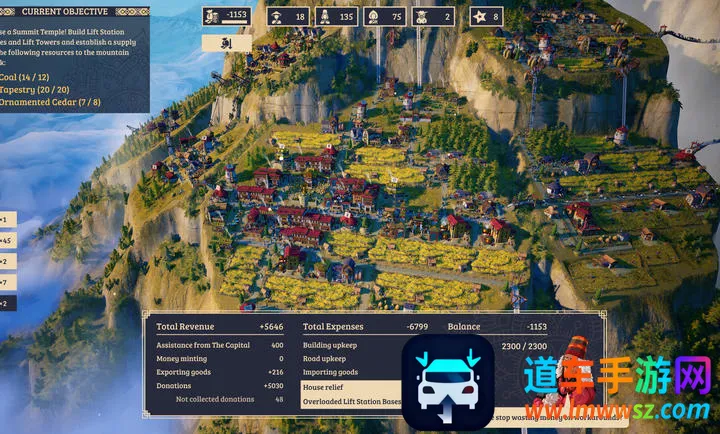Open the money balance counter showing -1153
The height and width of the screenshot is (434, 720).
click(227, 16)
